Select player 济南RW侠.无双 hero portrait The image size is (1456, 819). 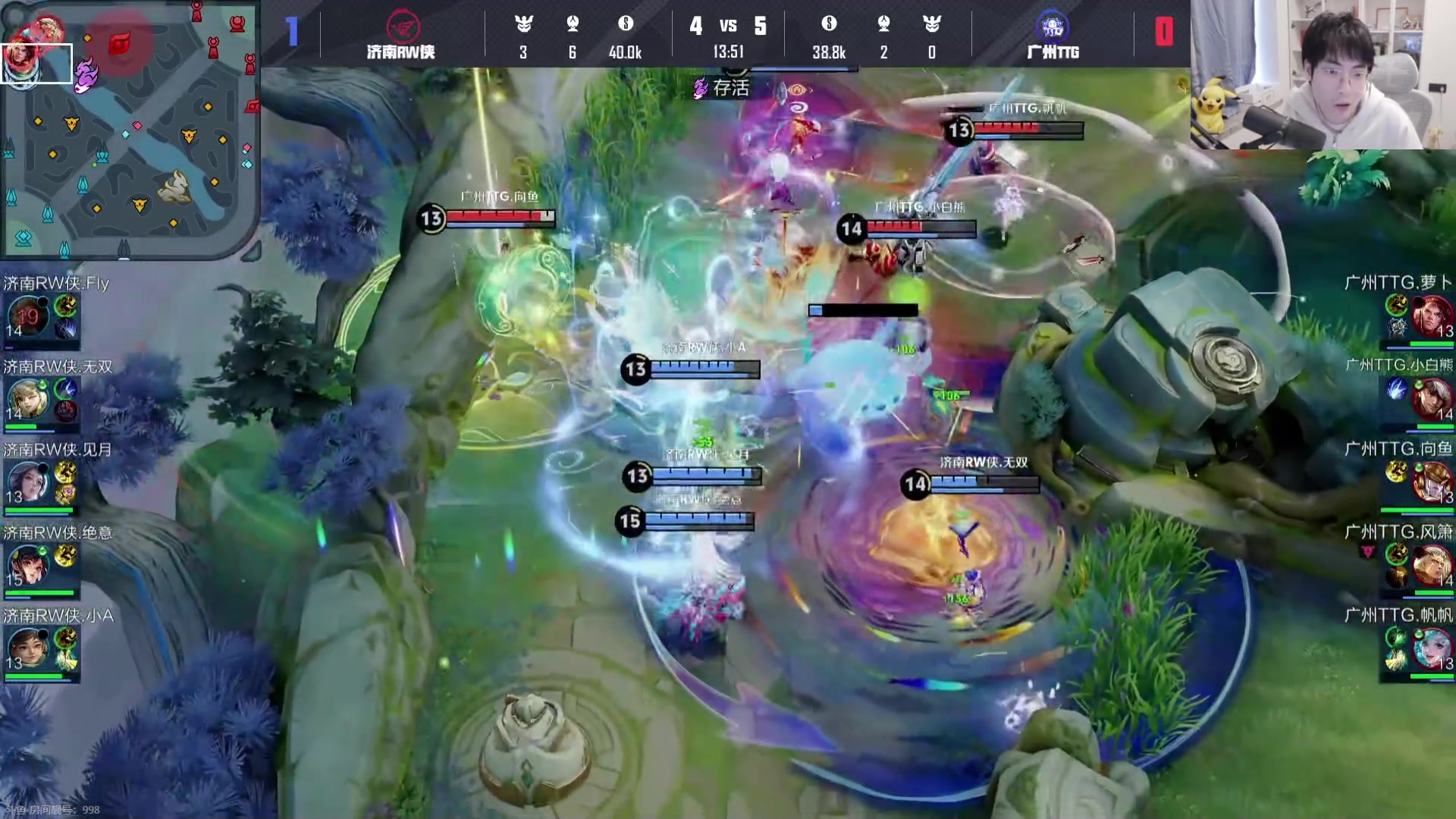27,399
